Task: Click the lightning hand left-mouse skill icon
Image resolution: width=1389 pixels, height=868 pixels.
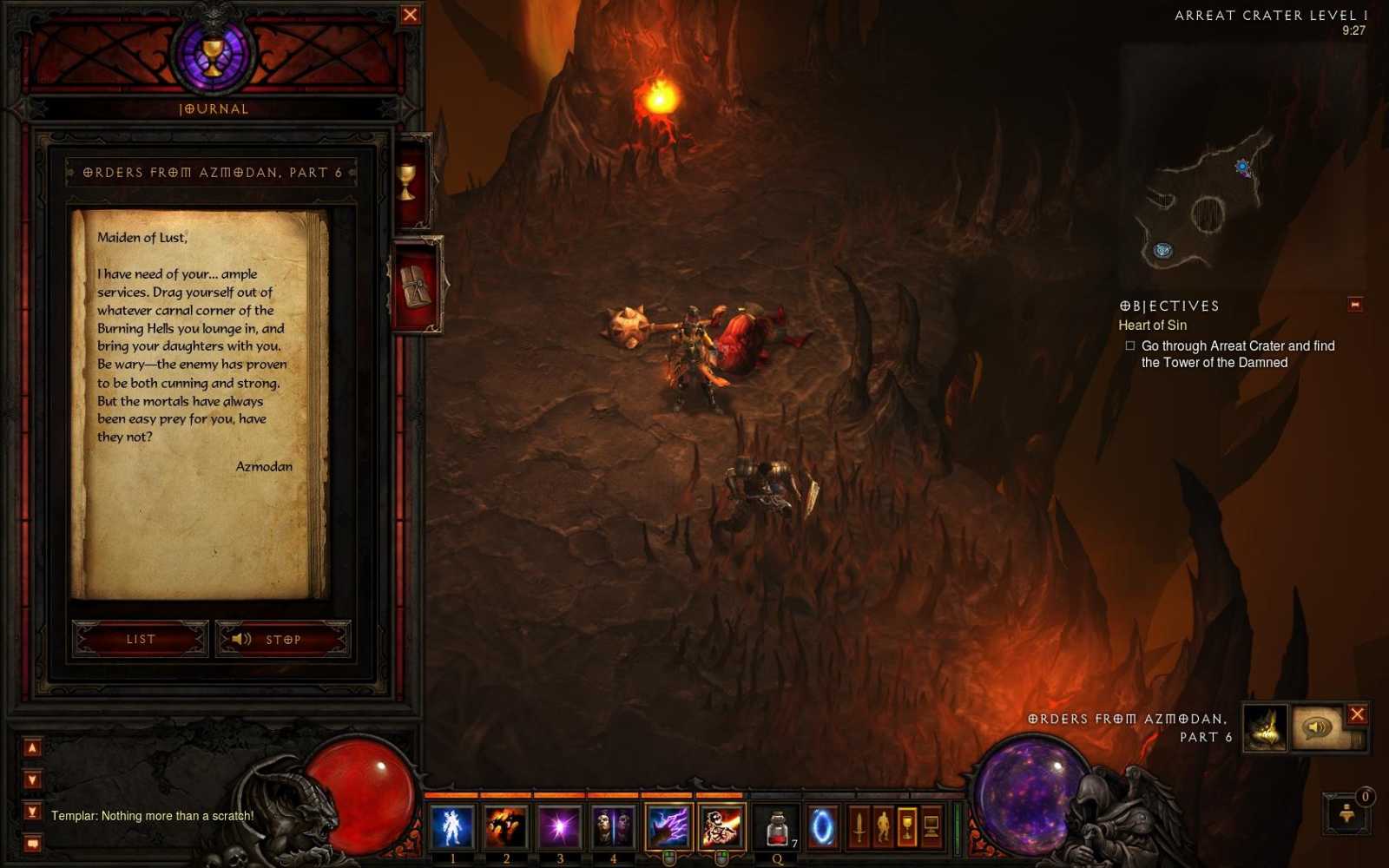Action: (x=669, y=825)
